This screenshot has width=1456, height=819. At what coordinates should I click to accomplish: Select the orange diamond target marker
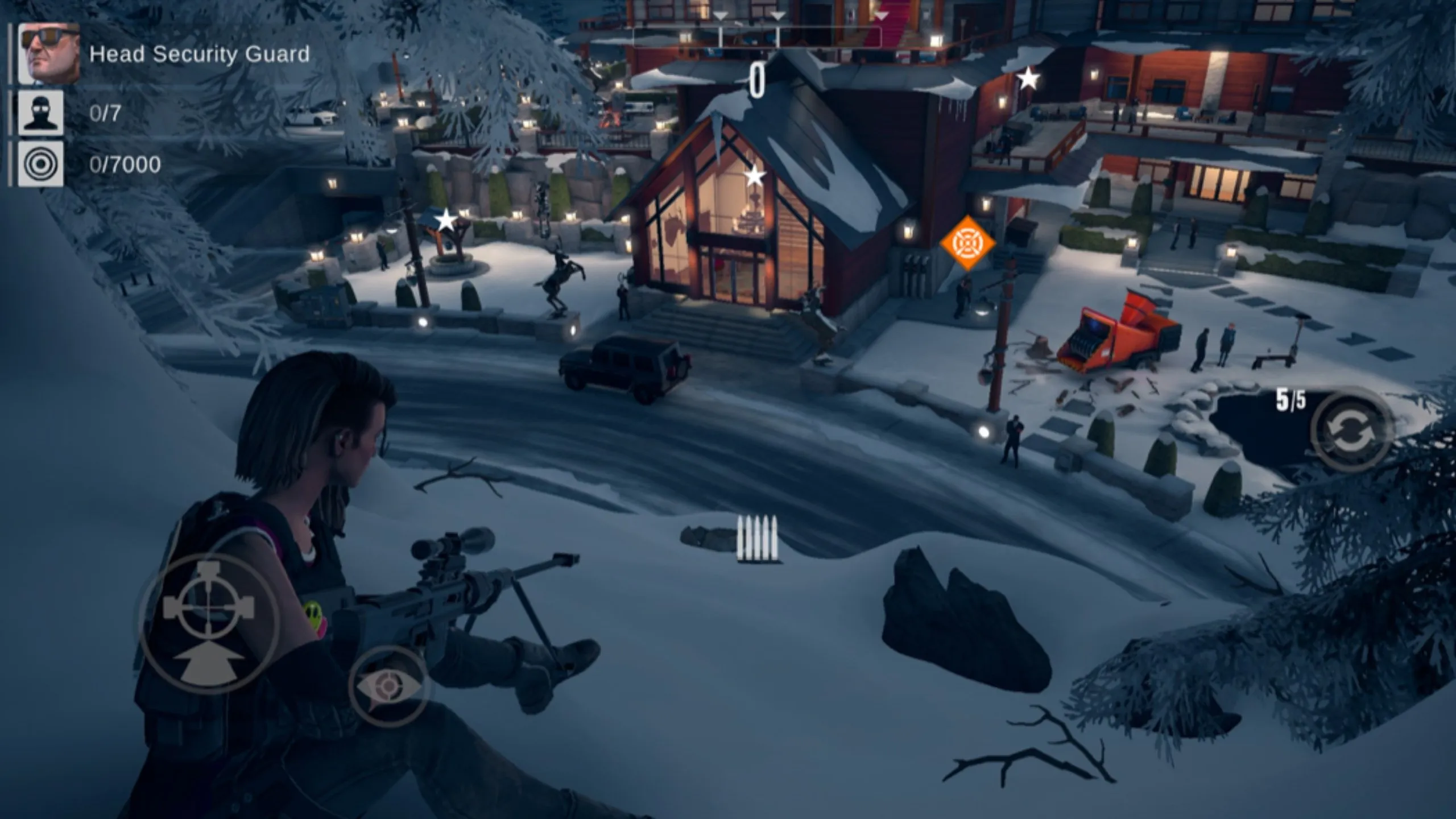coord(967,243)
